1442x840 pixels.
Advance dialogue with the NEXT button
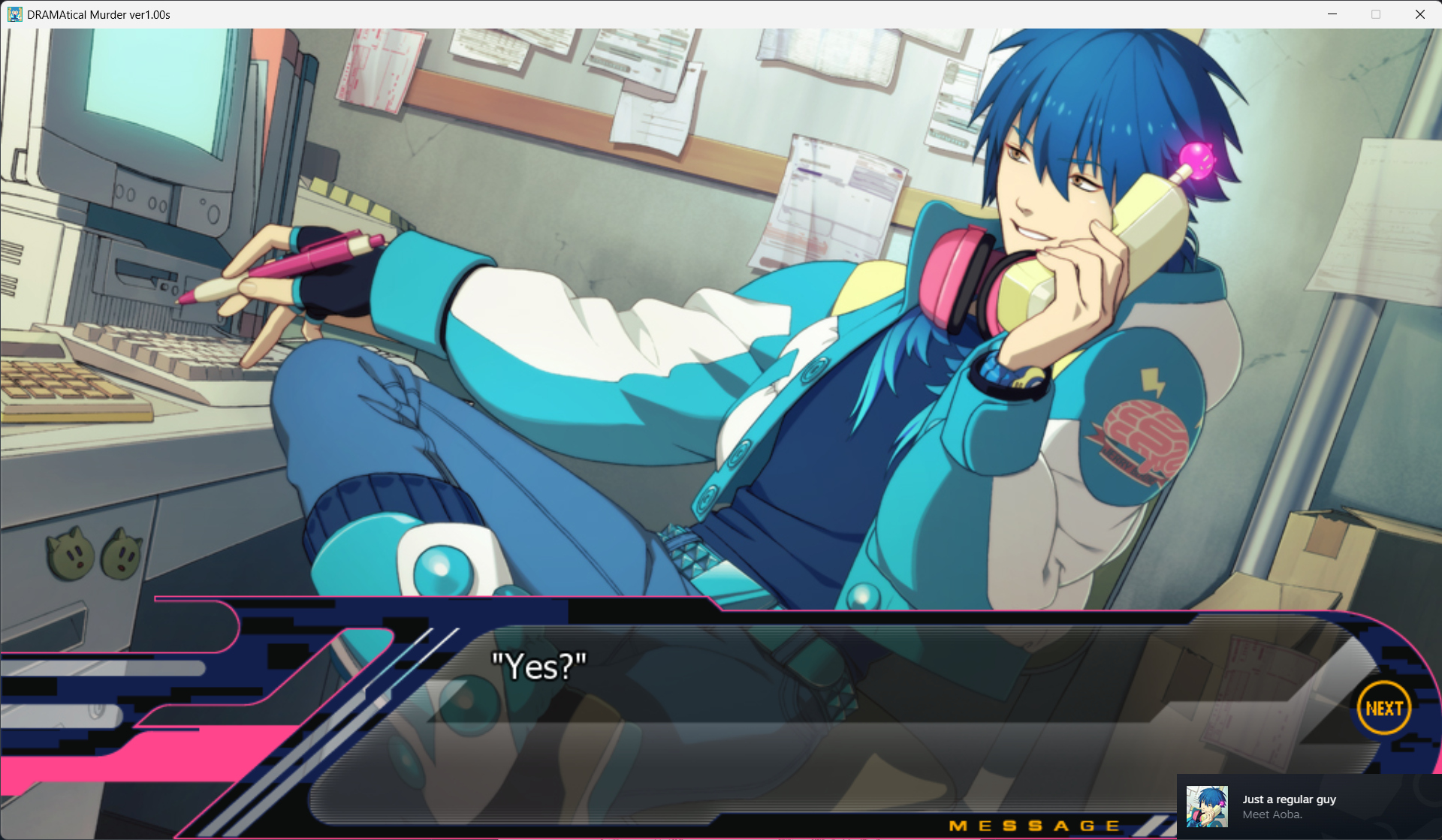[x=1383, y=708]
